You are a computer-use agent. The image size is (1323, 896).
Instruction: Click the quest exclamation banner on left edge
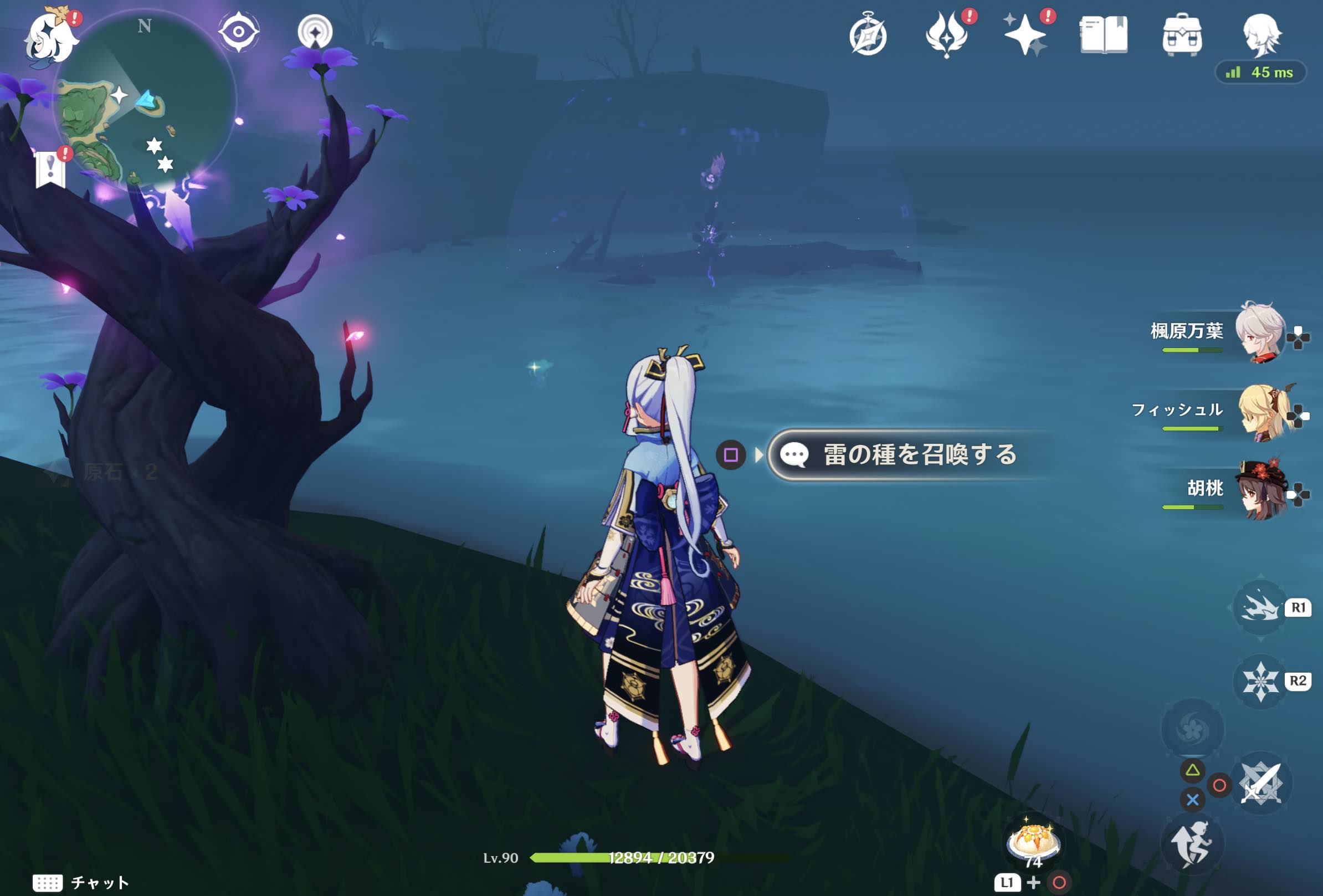tap(50, 168)
